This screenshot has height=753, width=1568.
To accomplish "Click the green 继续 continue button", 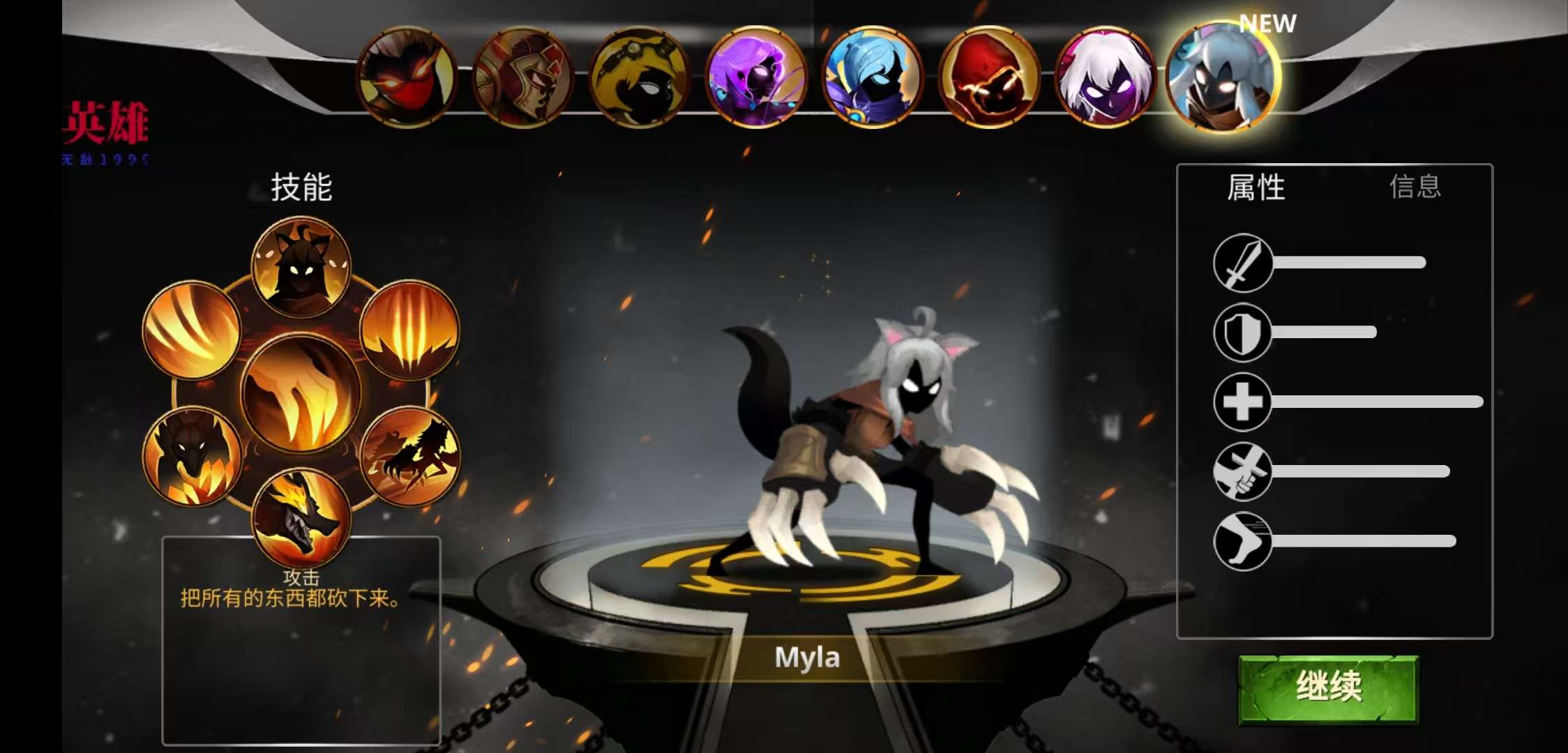I will coord(1328,688).
